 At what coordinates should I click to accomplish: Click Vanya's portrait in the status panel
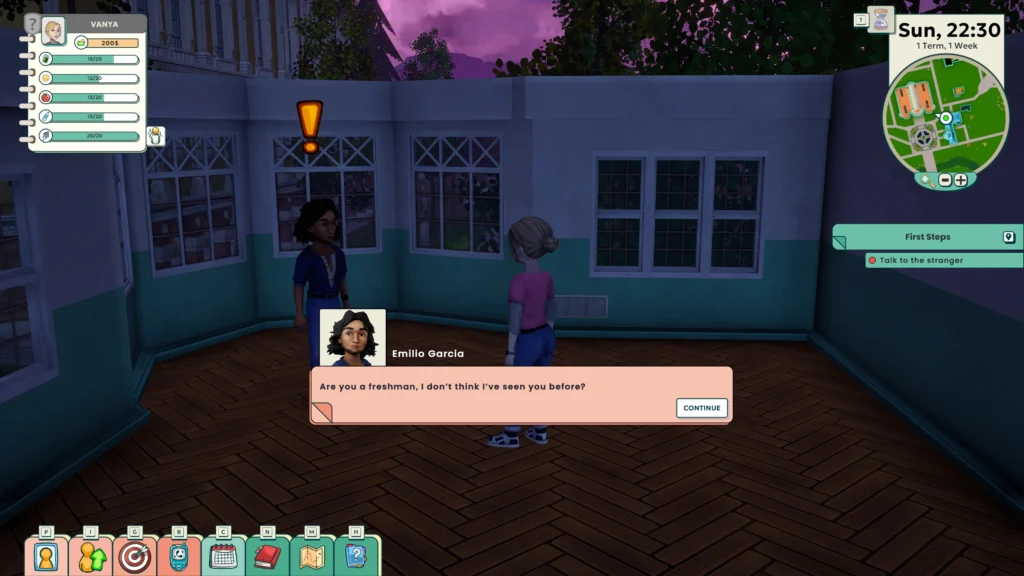[x=53, y=32]
